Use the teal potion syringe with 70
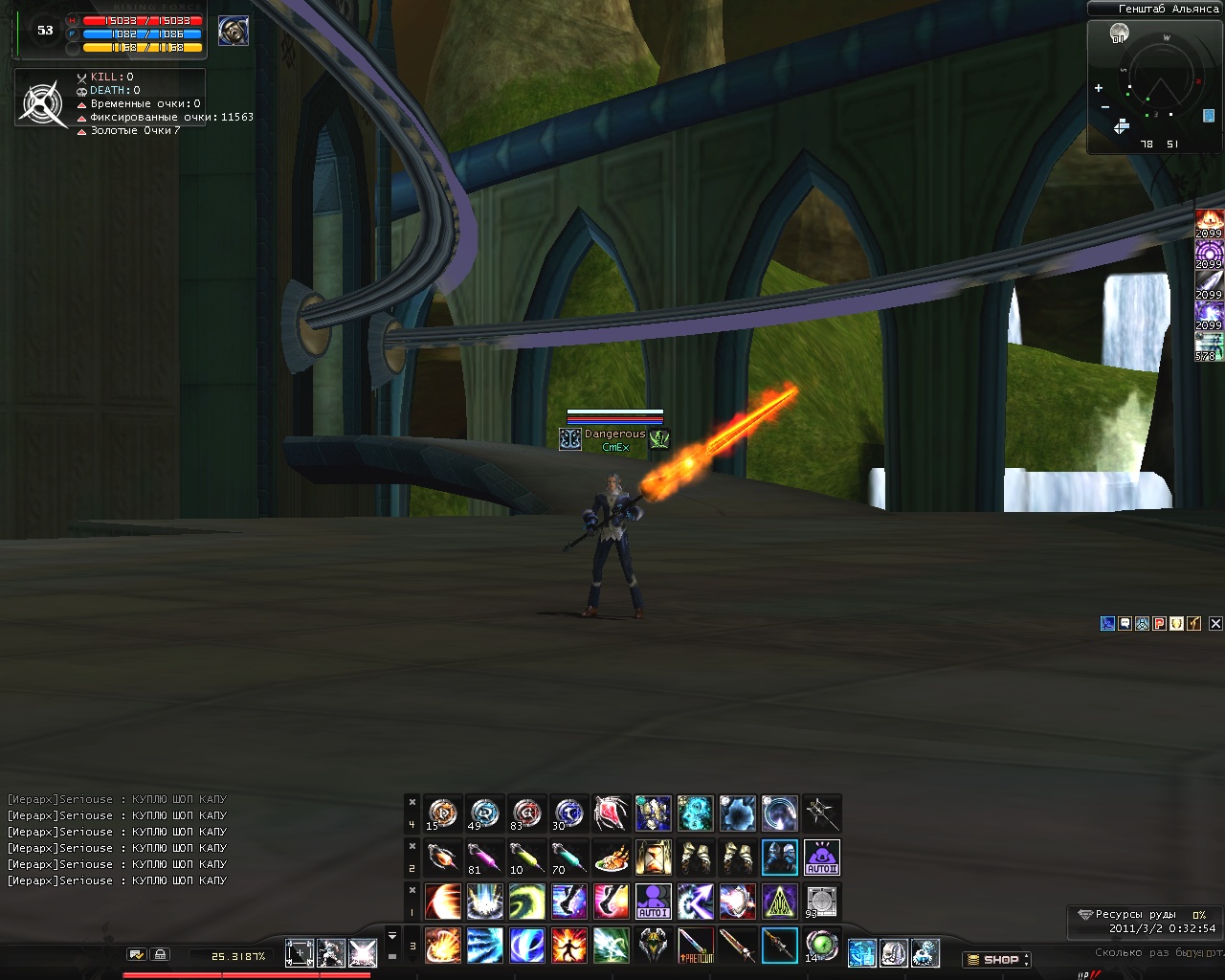Image resolution: width=1225 pixels, height=980 pixels. coord(569,857)
